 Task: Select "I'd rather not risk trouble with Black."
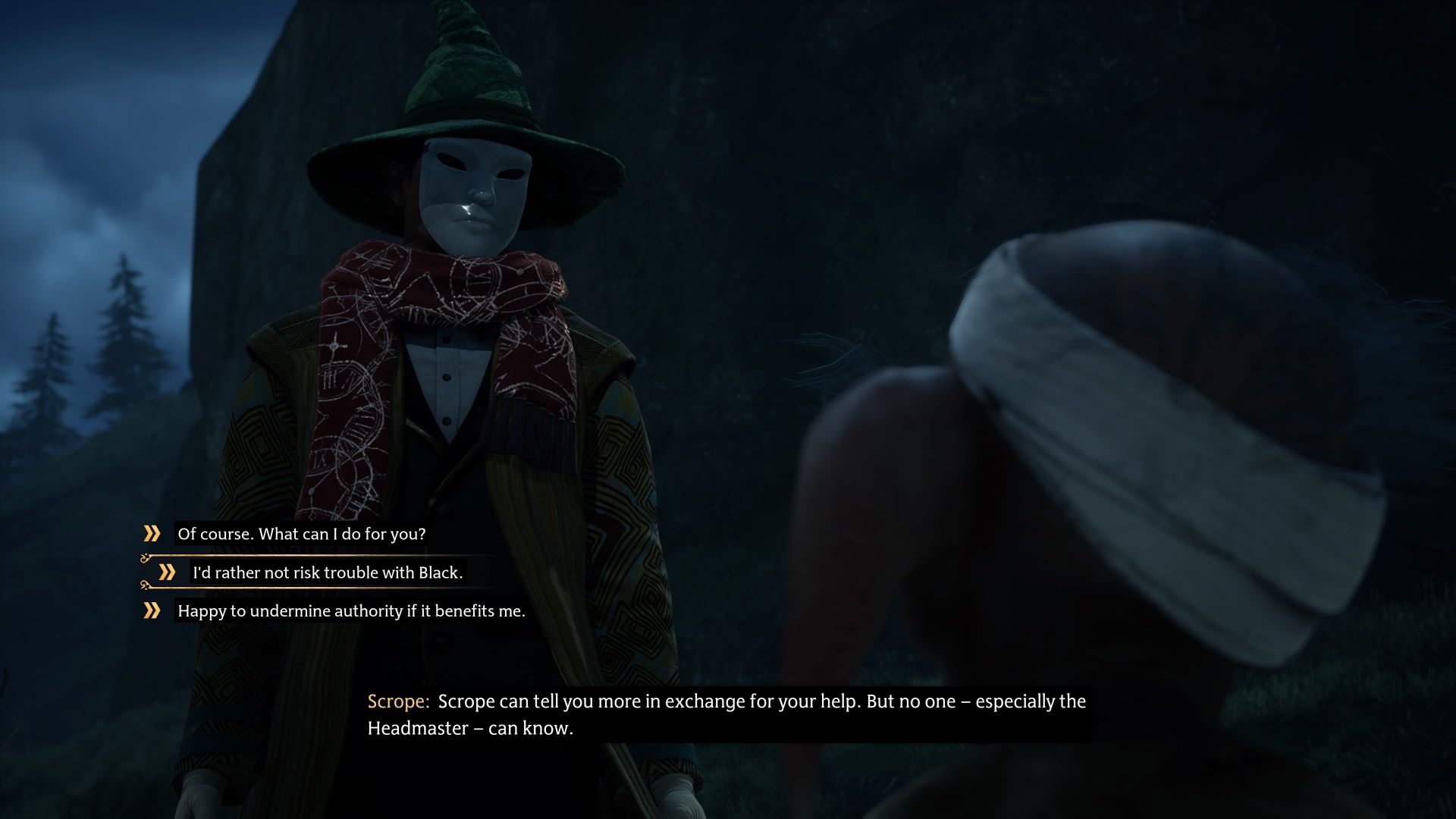point(327,573)
